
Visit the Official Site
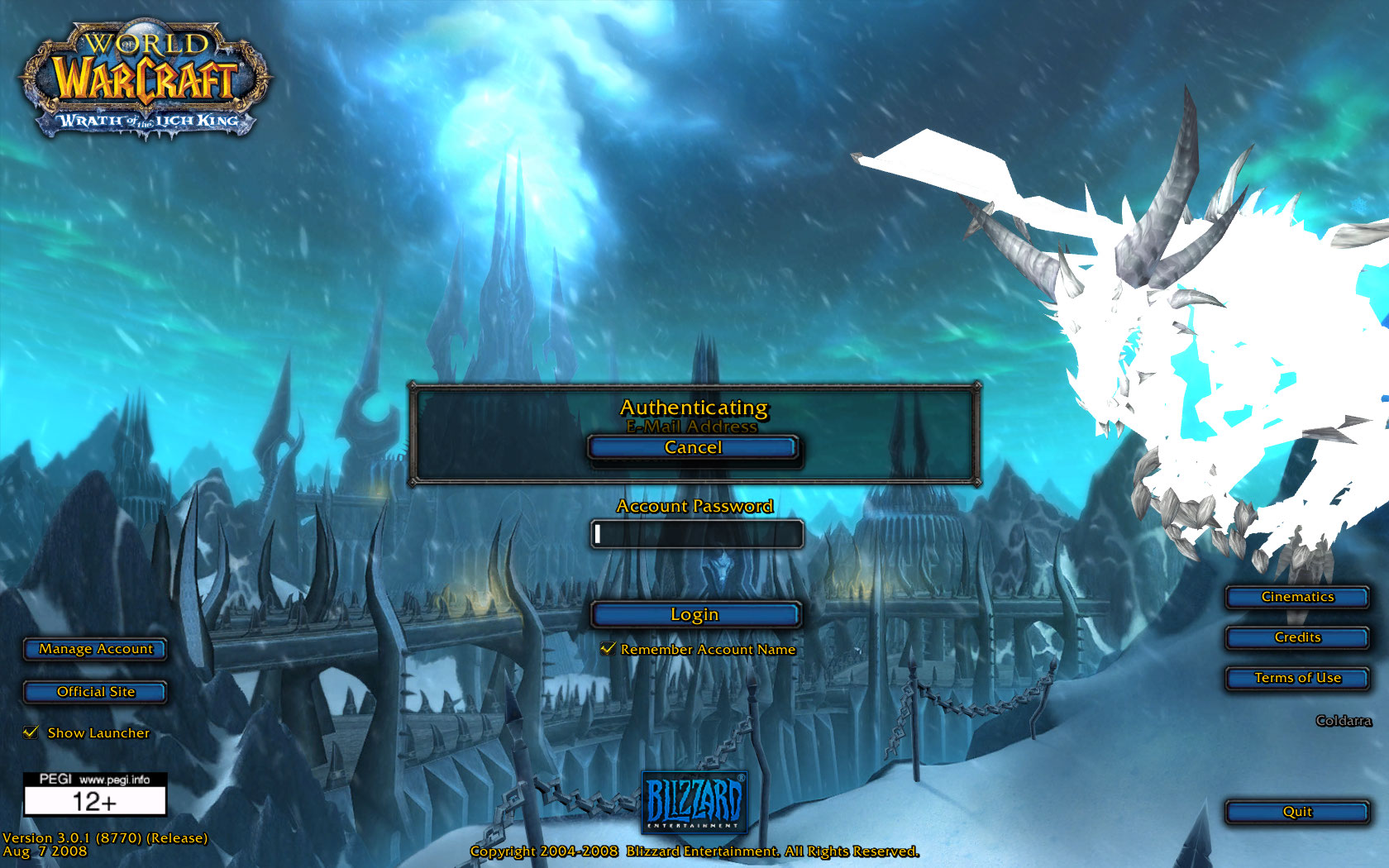pyautogui.click(x=95, y=692)
